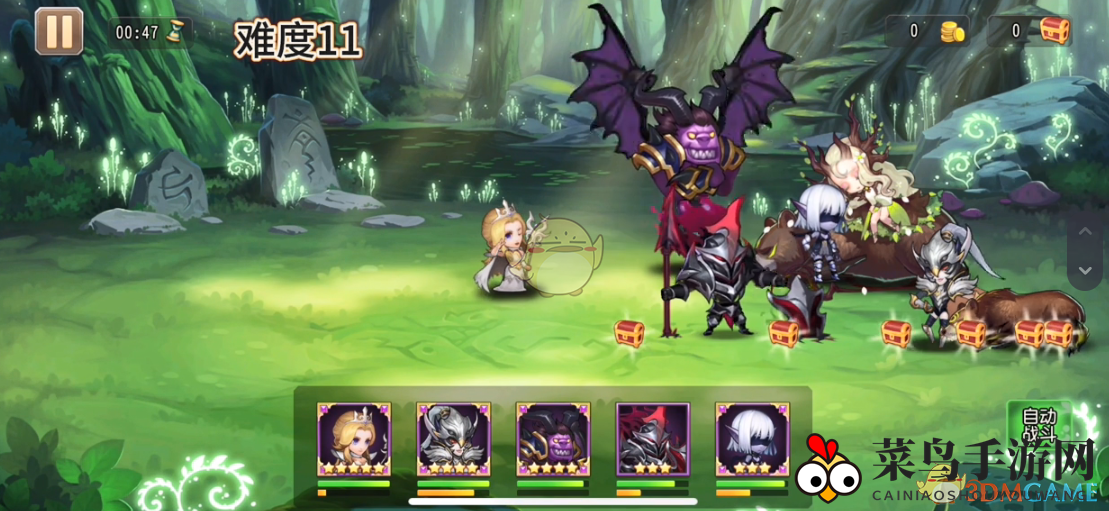1109x511 pixels.
Task: Select the blonde crowned queen hero portrait
Action: pyautogui.click(x=353, y=439)
